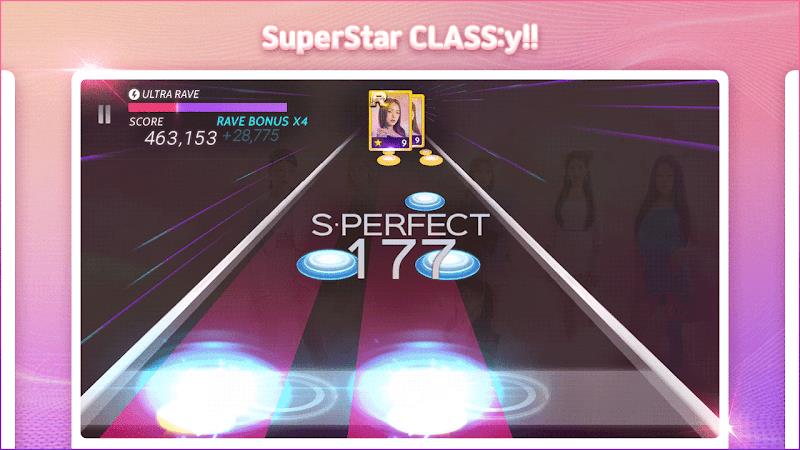Pause the song with the pause button
This screenshot has width=800, height=450.
point(105,115)
